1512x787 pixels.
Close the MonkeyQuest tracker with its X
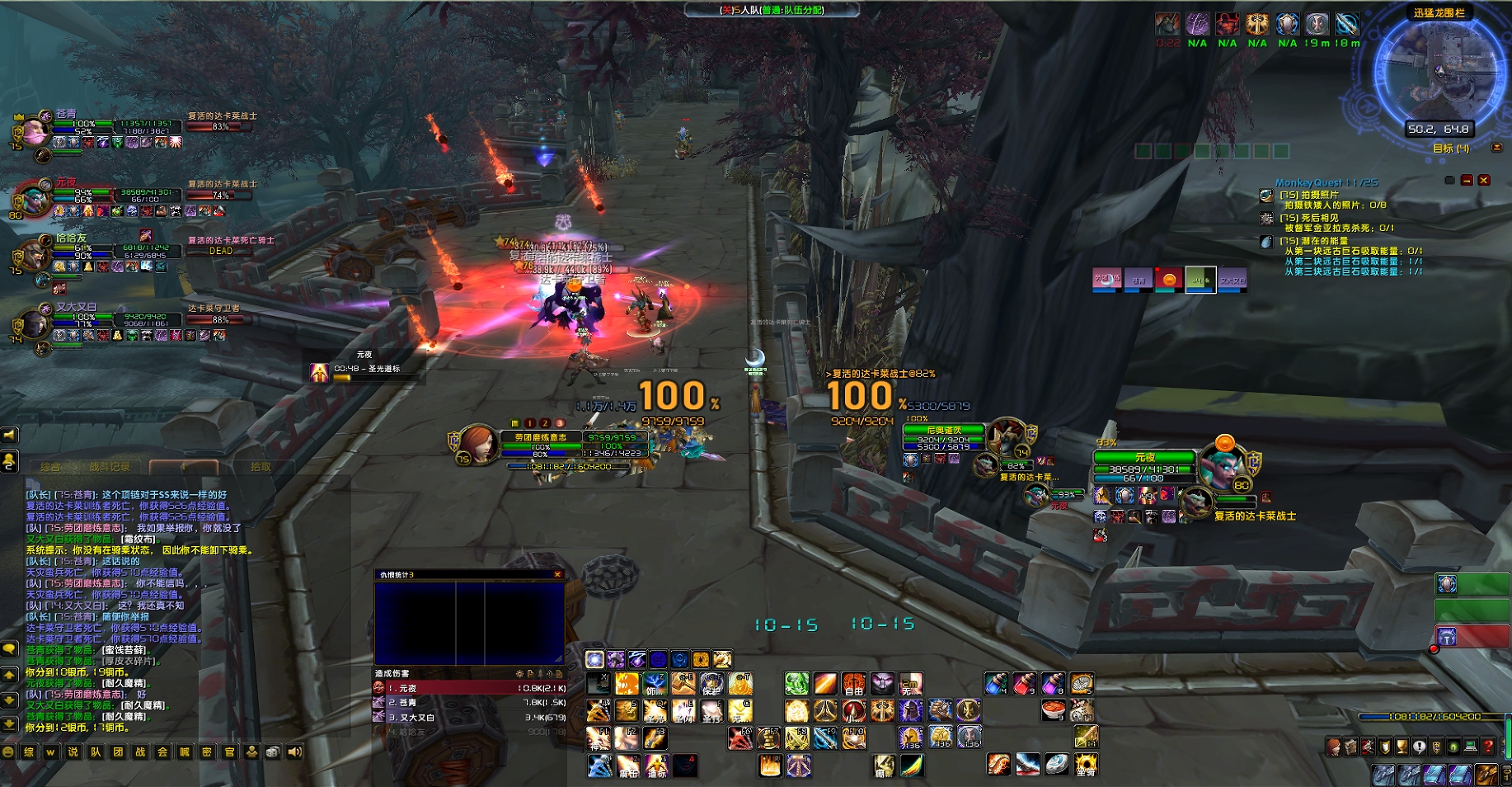pos(1484,180)
